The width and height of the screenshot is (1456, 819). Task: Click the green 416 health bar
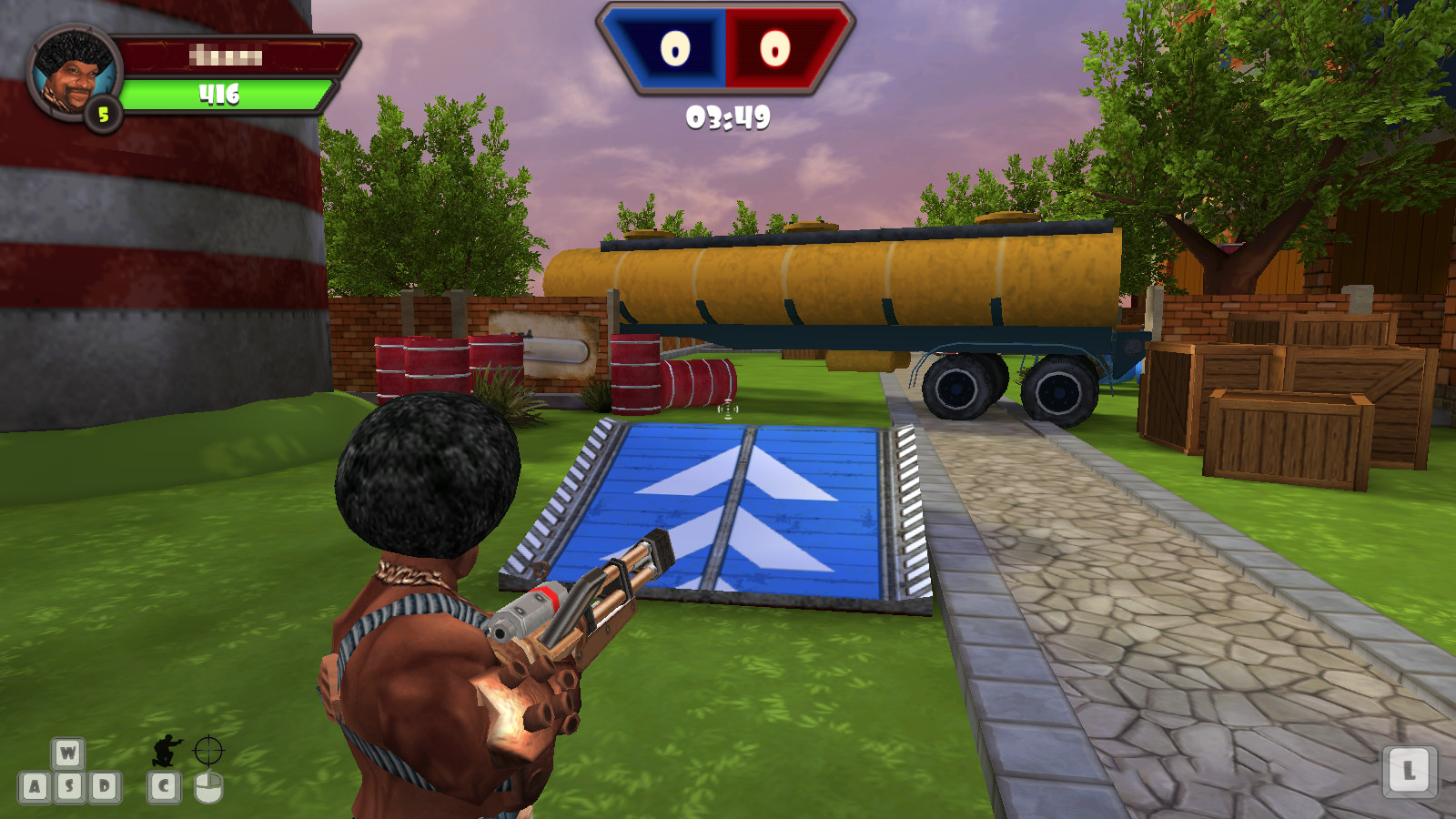(x=226, y=94)
